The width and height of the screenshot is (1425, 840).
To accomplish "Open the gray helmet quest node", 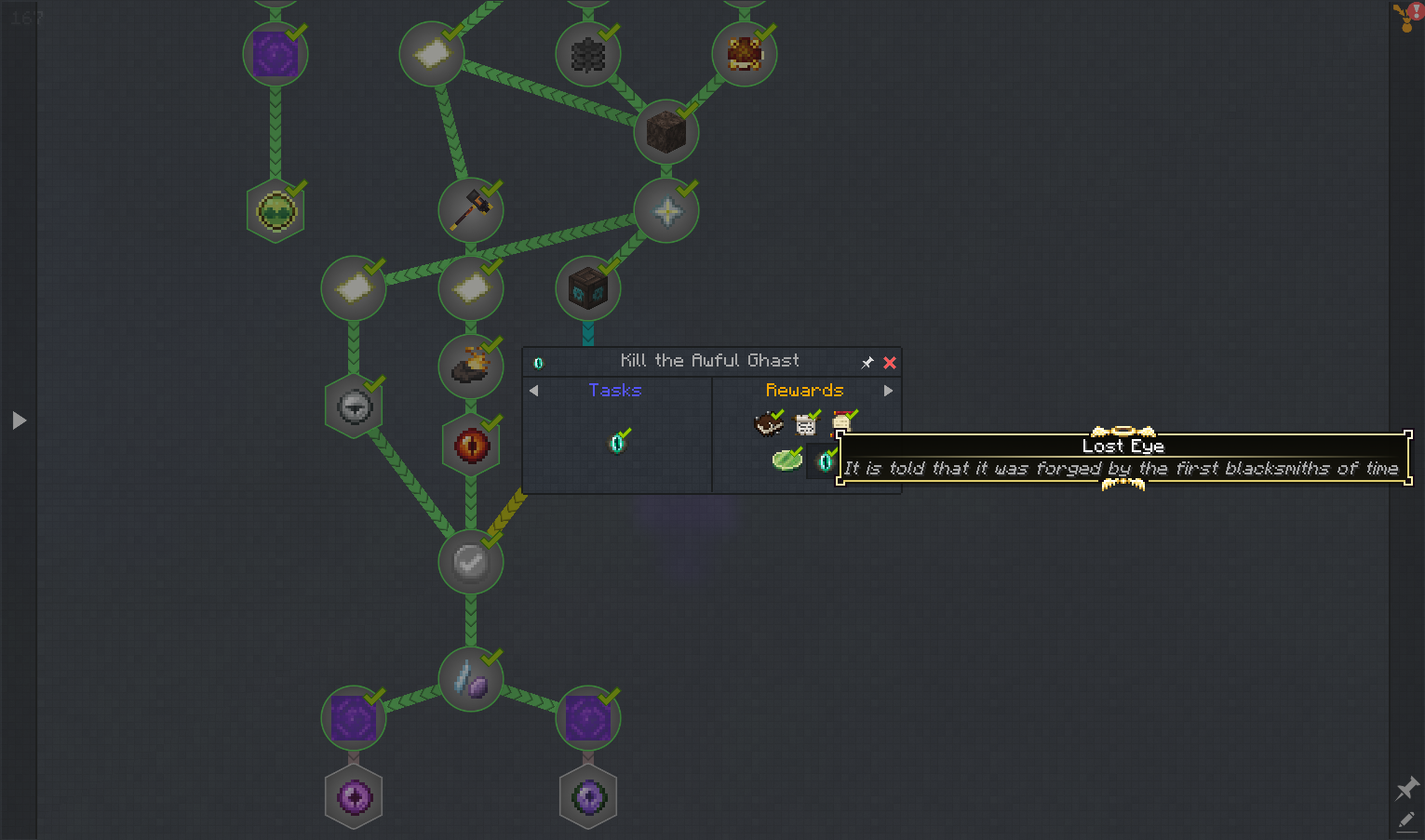I will point(354,407).
